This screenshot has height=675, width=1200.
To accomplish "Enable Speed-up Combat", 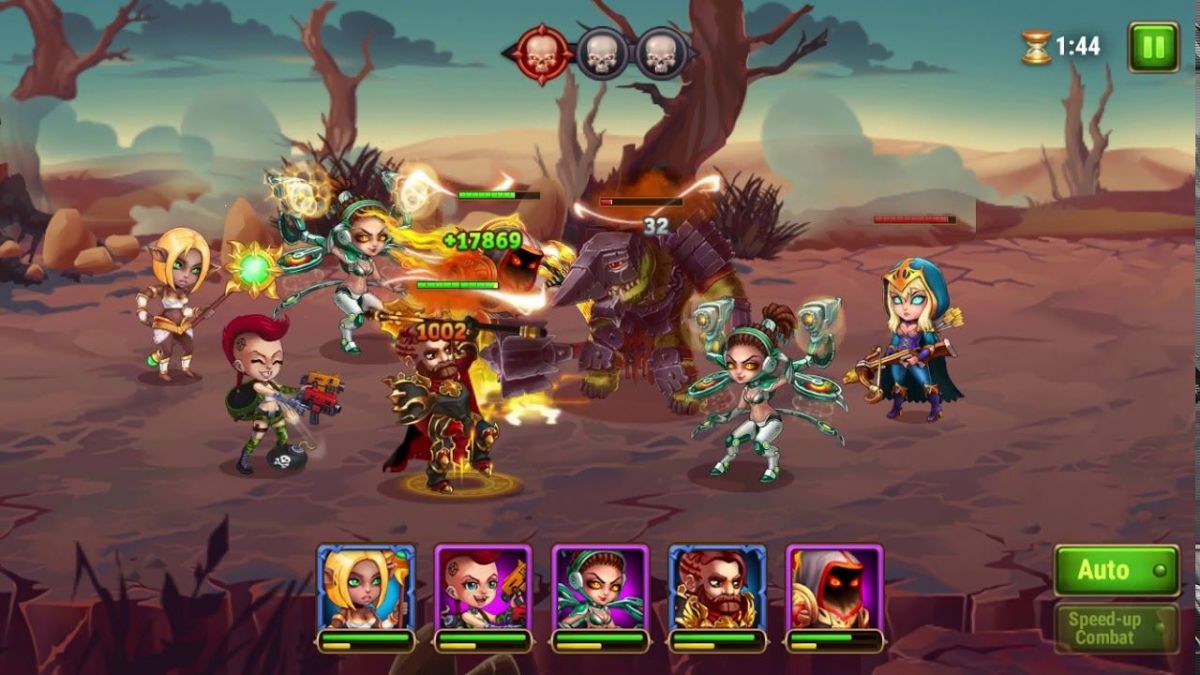I will coord(1116,628).
